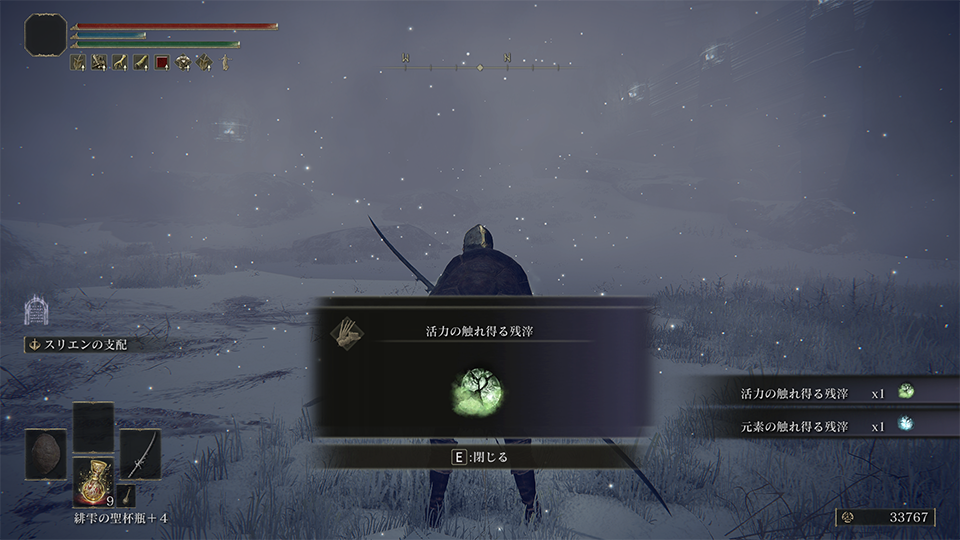Click the katana right-hand weapon slot
The image size is (960, 540).
tap(140, 453)
